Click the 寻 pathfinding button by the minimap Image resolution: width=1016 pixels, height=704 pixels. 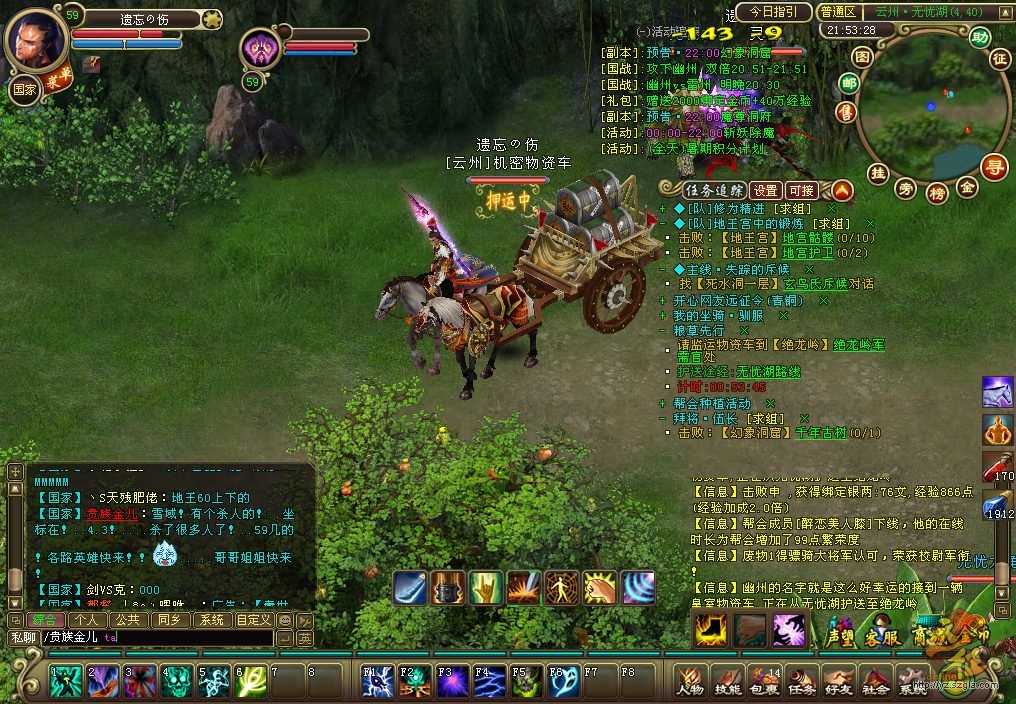click(x=993, y=166)
